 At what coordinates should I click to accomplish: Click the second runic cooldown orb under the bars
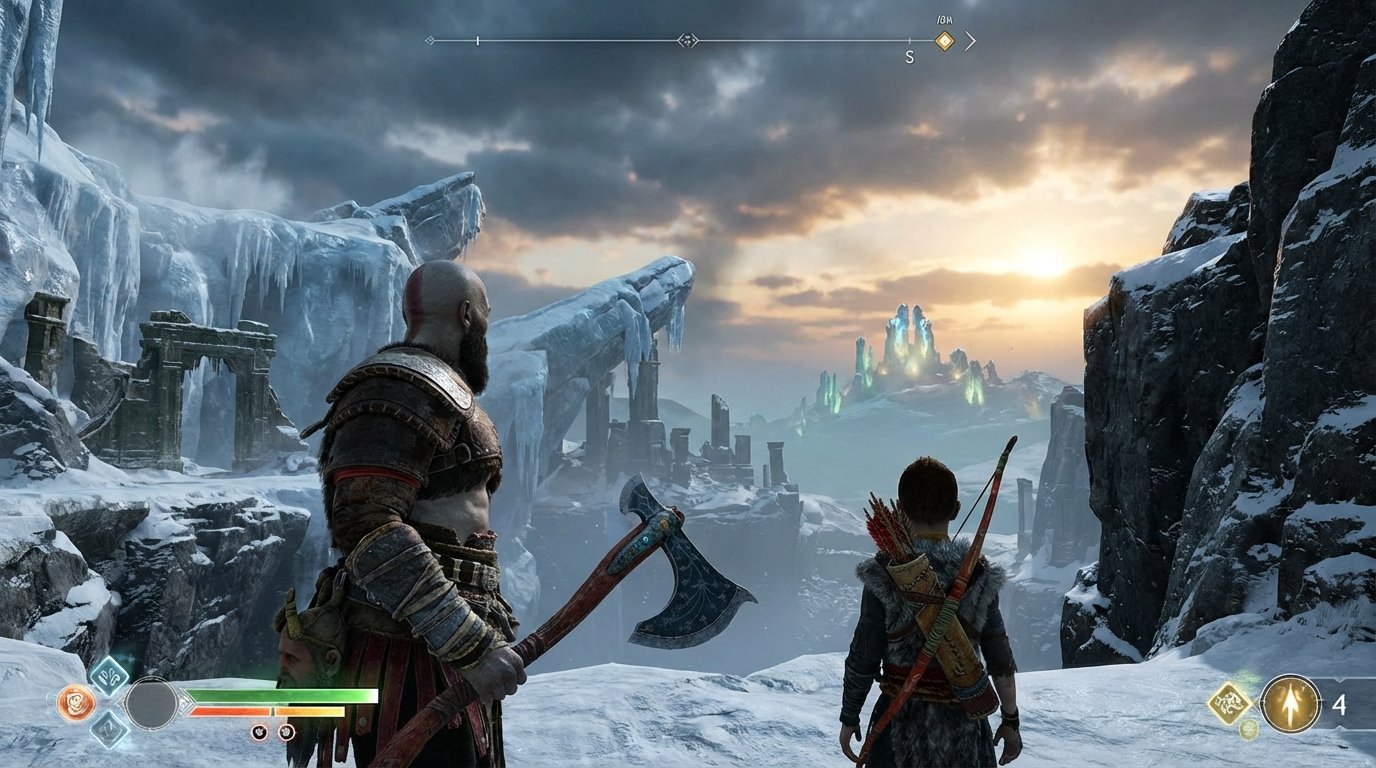[x=285, y=733]
